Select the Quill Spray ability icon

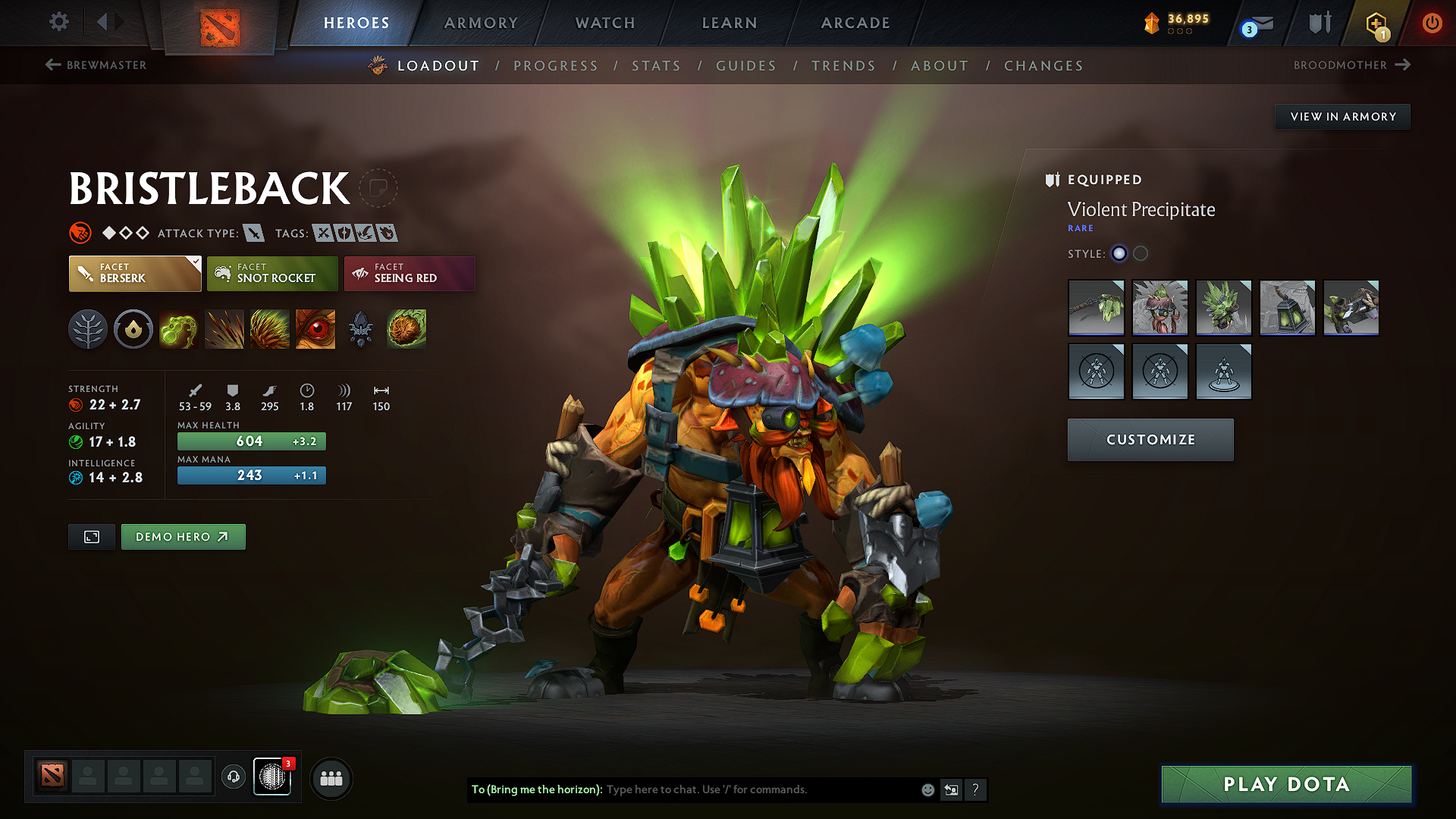[224, 329]
